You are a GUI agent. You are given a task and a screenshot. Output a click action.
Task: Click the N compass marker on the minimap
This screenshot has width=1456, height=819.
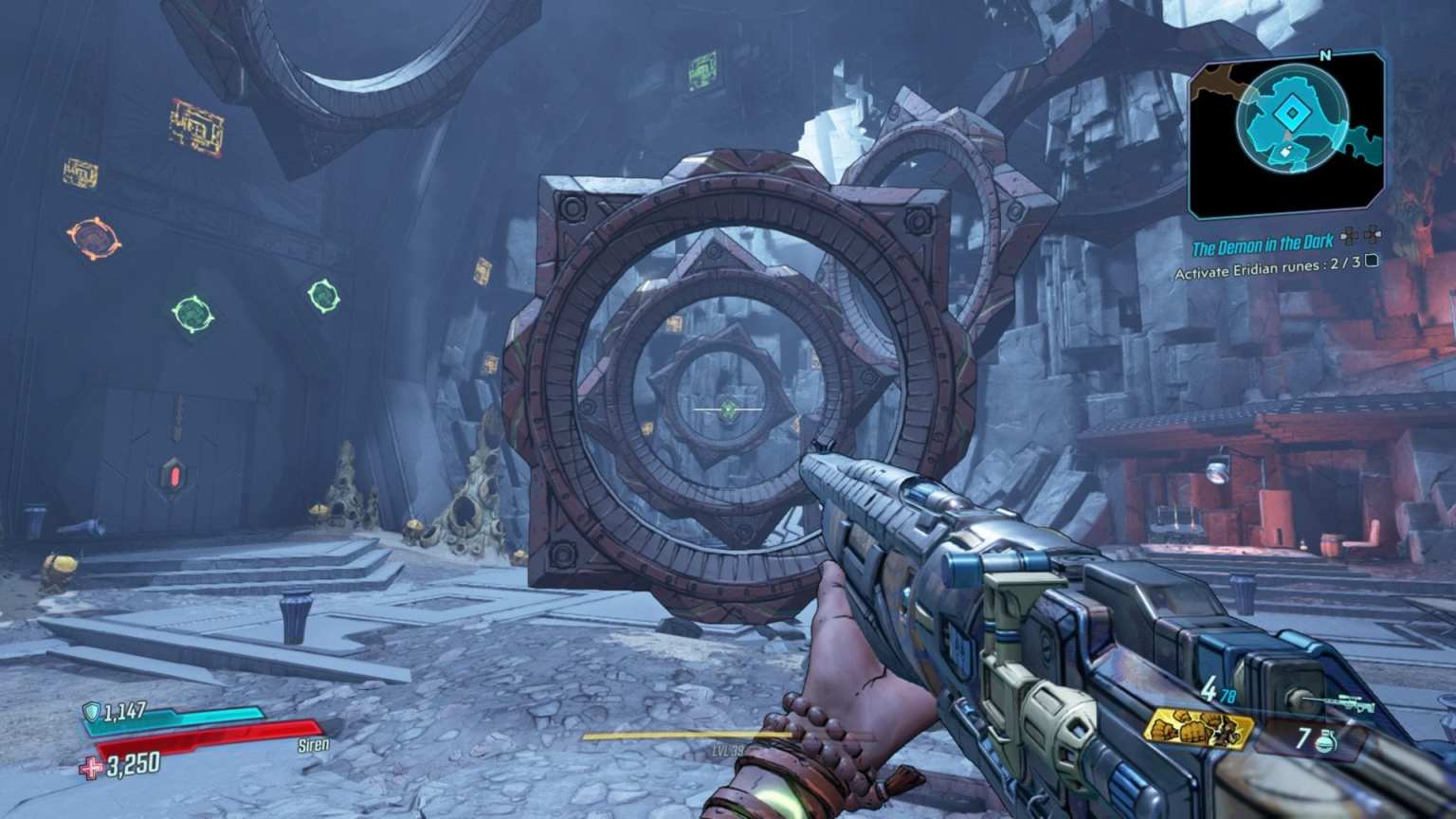1323,56
